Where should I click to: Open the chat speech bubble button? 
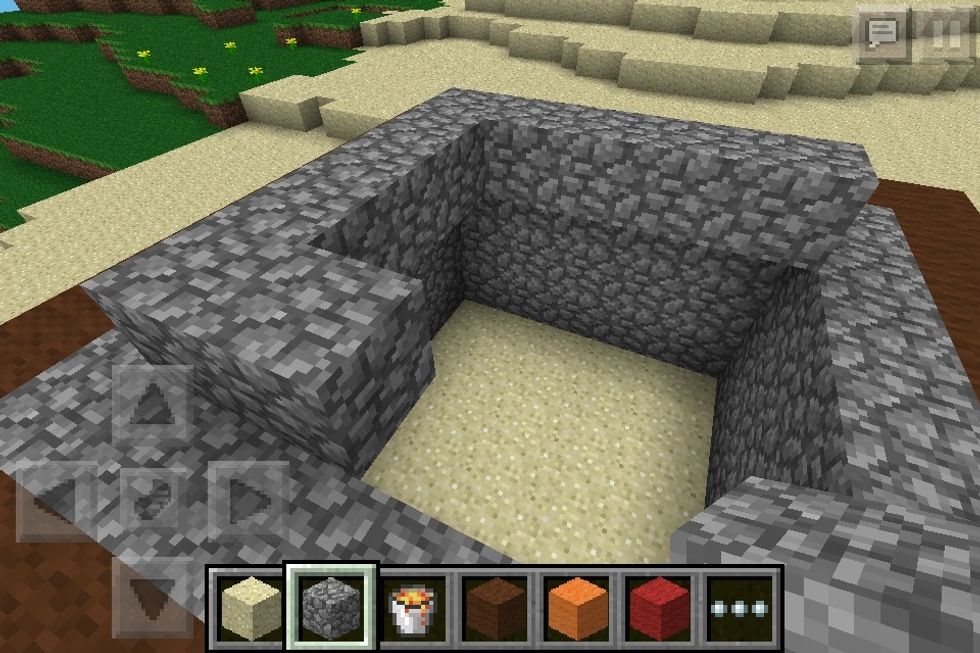(x=881, y=36)
